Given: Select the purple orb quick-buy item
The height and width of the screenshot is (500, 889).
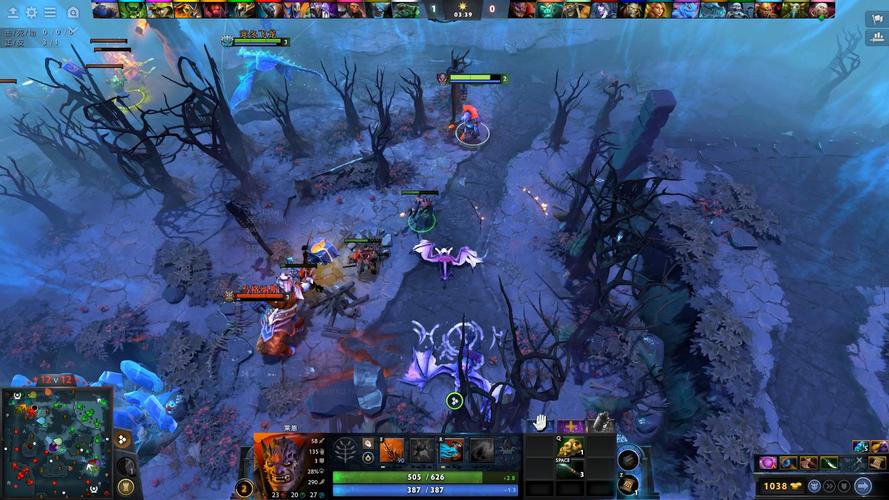Looking at the screenshot, I should click(x=768, y=463).
